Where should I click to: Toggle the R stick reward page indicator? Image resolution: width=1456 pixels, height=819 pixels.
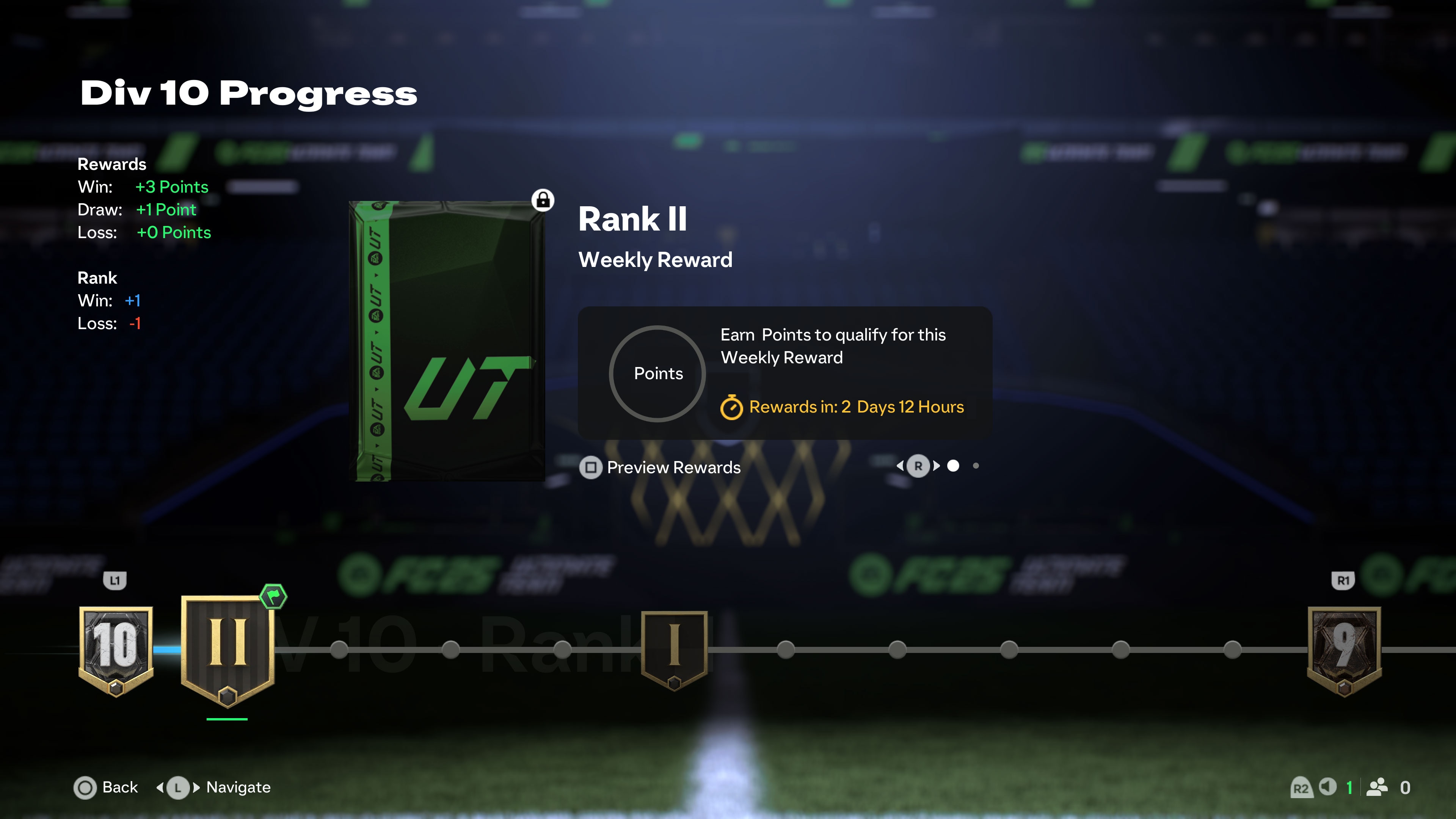tap(918, 466)
